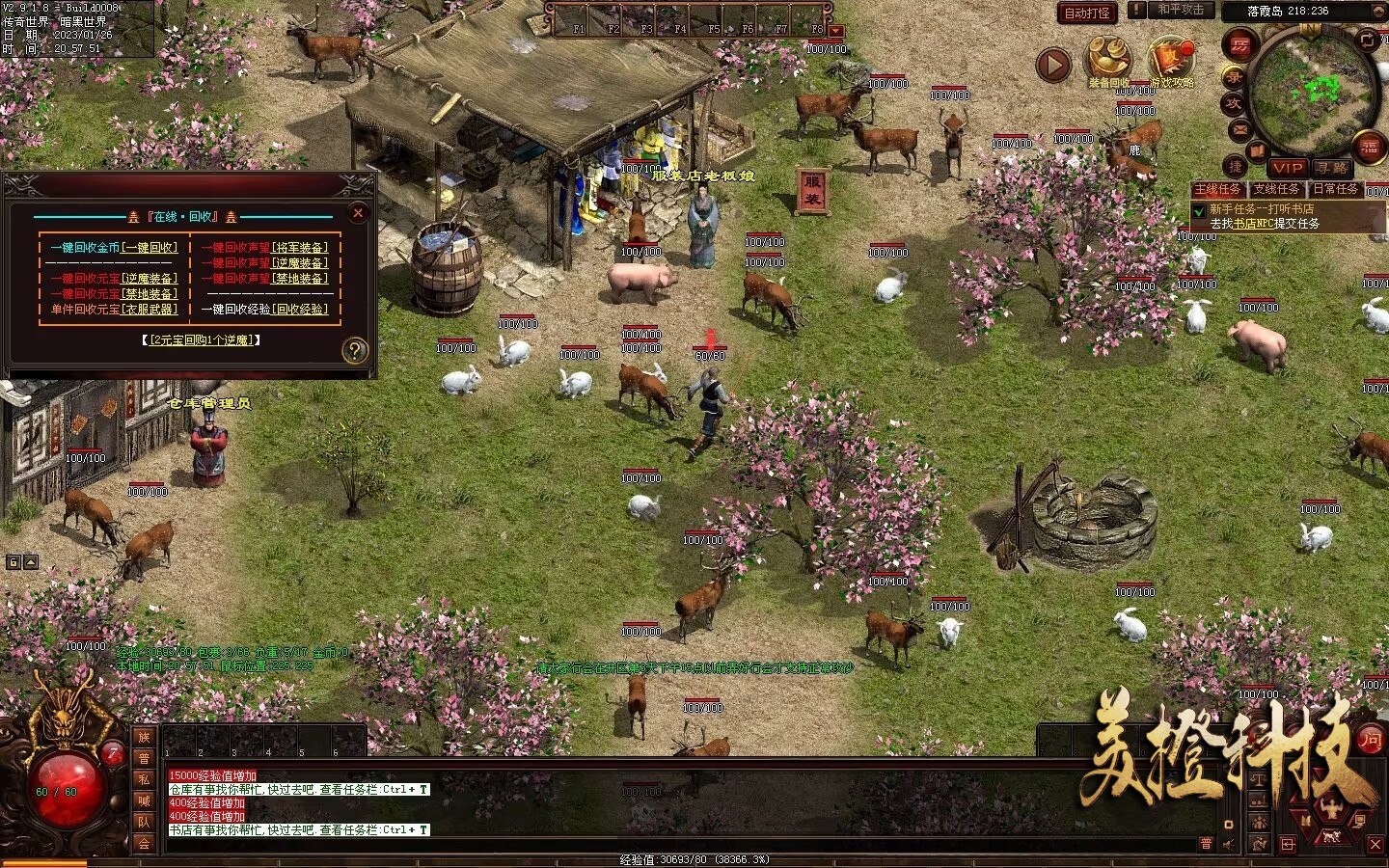Image resolution: width=1389 pixels, height=868 pixels.
Task: Open the 游戏攻略 game guide icon
Action: pyautogui.click(x=1171, y=61)
